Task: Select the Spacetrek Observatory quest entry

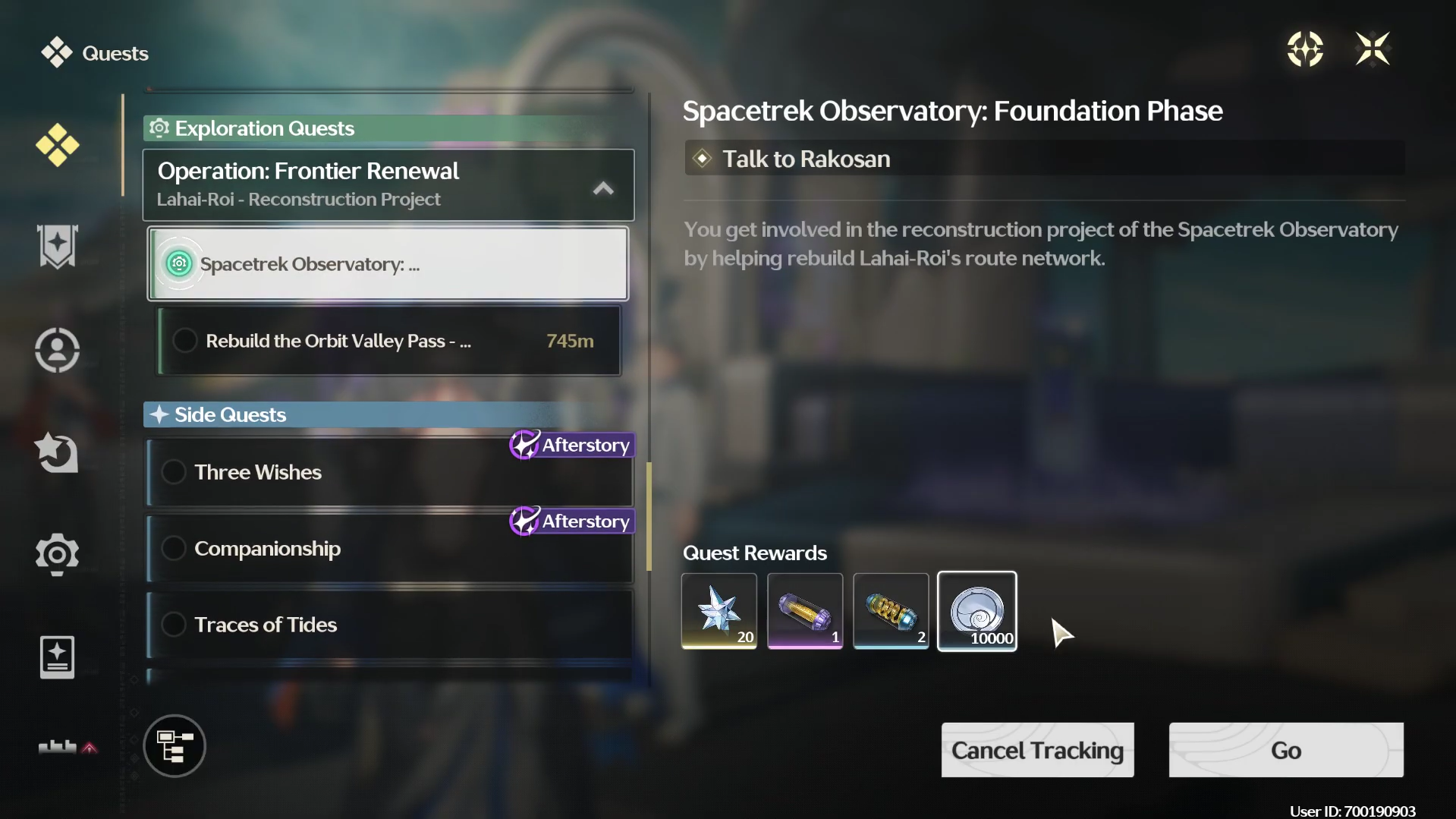Action: [x=388, y=264]
